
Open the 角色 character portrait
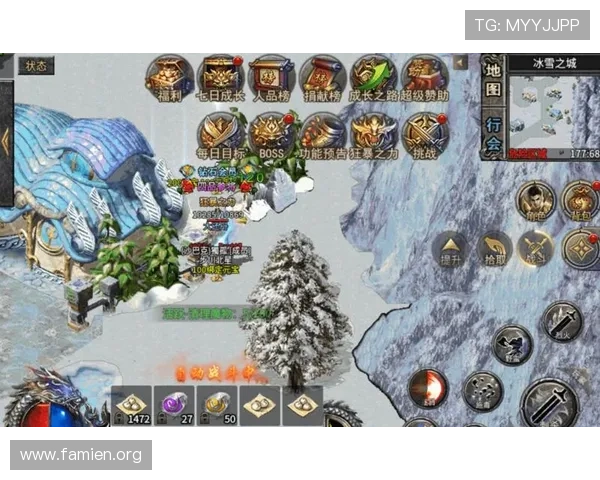[x=535, y=200]
